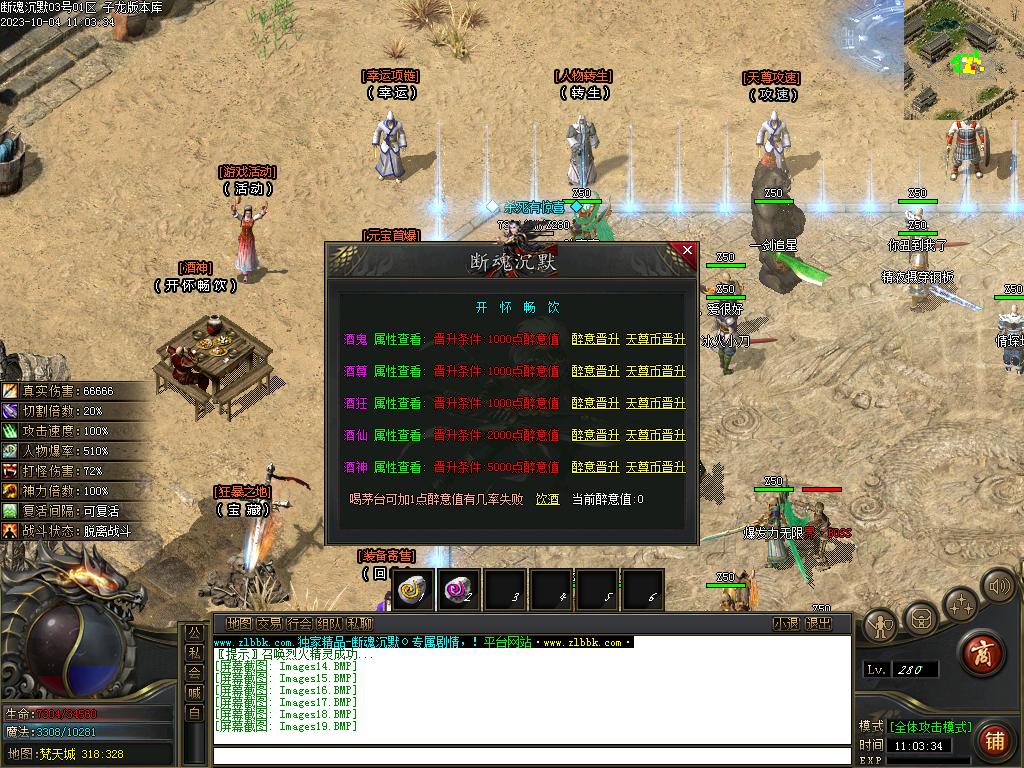View 属性查看 for the 酒仙 rank
The image size is (1024, 768).
point(398,435)
